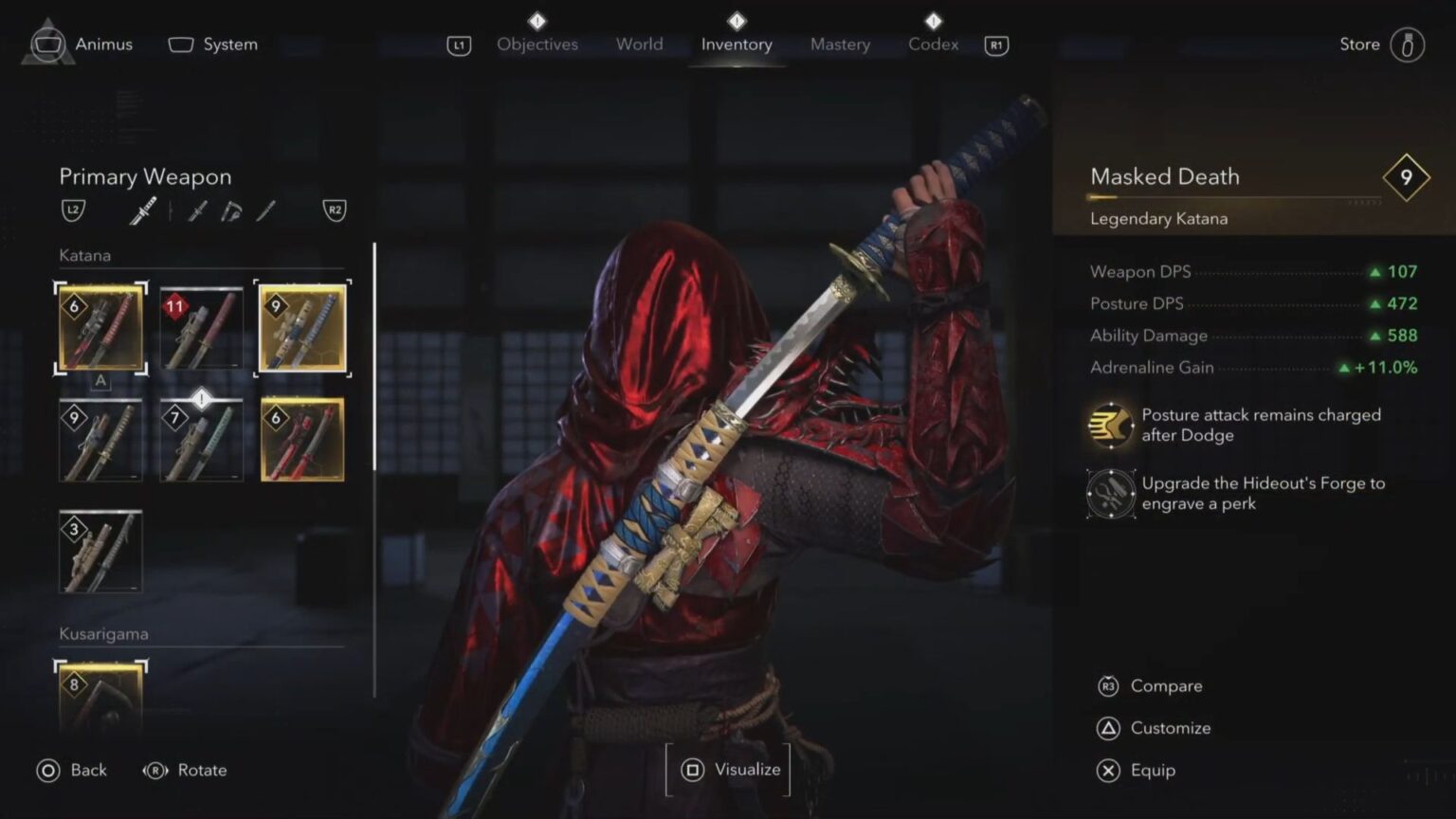Click the R2 category page control

pyautogui.click(x=337, y=209)
